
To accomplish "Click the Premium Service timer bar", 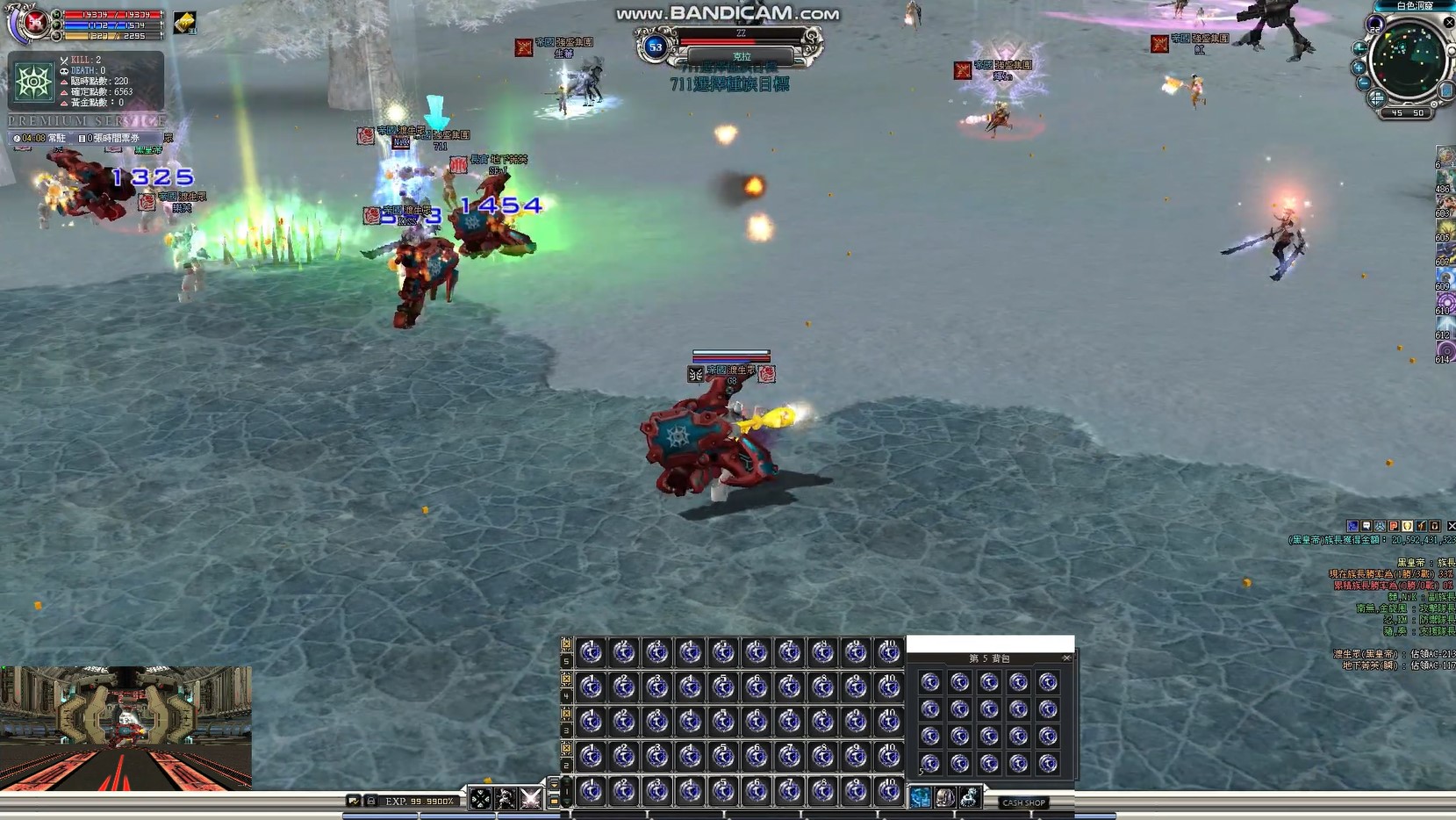I will coord(86,138).
